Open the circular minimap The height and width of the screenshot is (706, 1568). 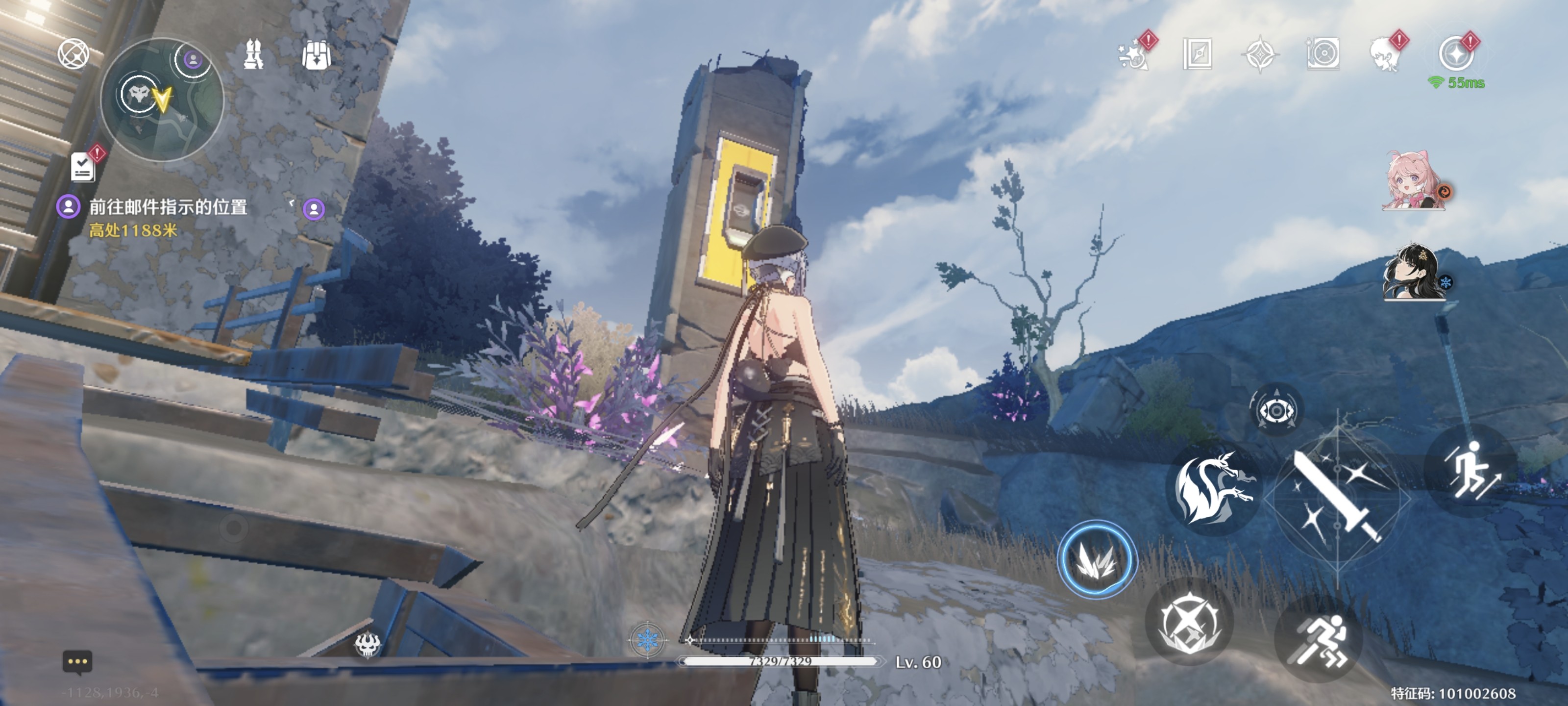tap(162, 100)
